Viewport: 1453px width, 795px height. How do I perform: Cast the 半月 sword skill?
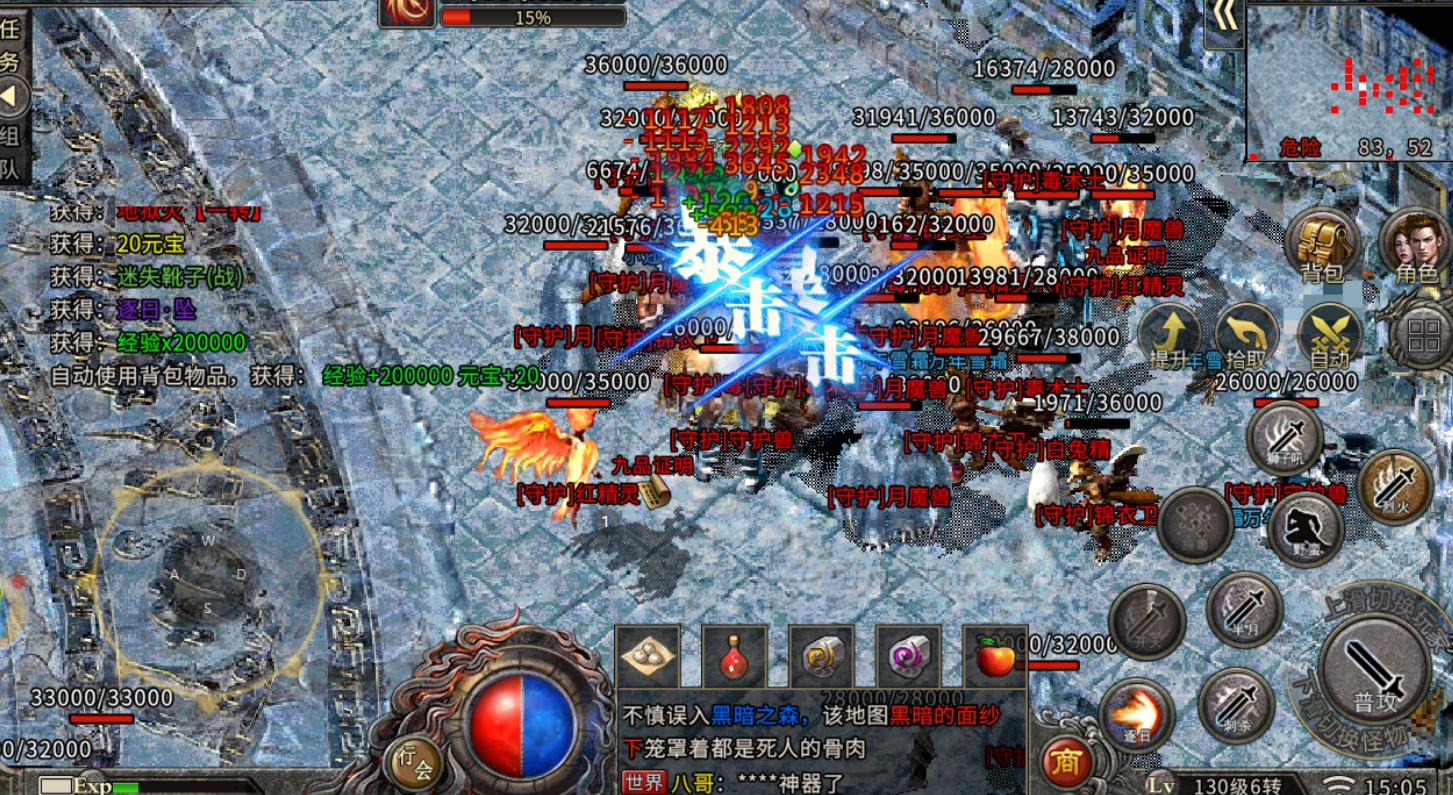[1244, 609]
